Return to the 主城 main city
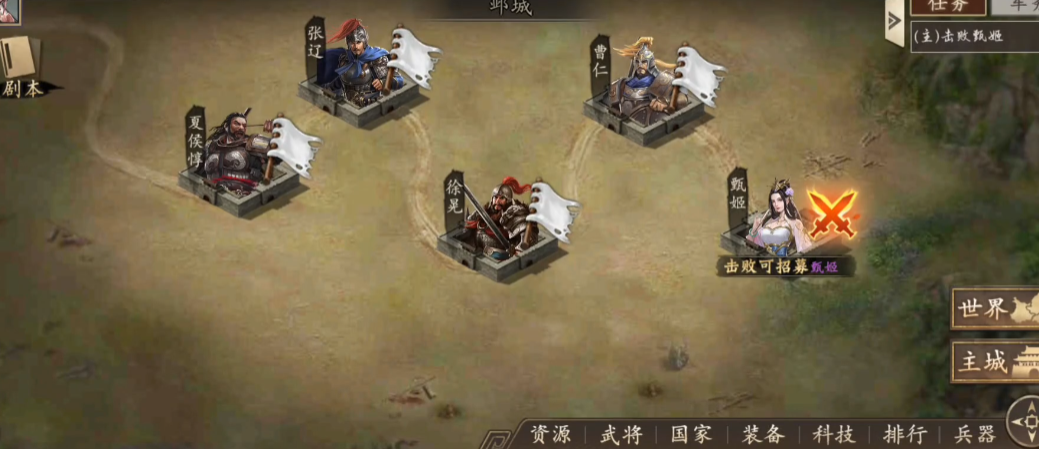The width and height of the screenshot is (1039, 449). [994, 362]
